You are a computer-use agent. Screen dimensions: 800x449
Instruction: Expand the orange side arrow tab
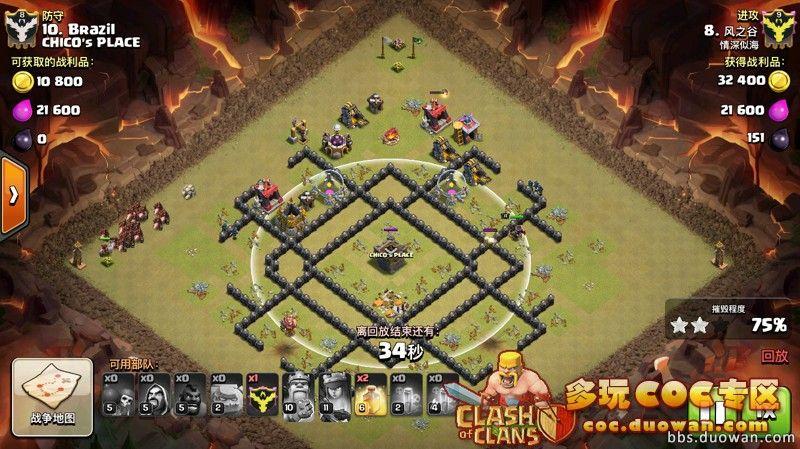click(12, 195)
